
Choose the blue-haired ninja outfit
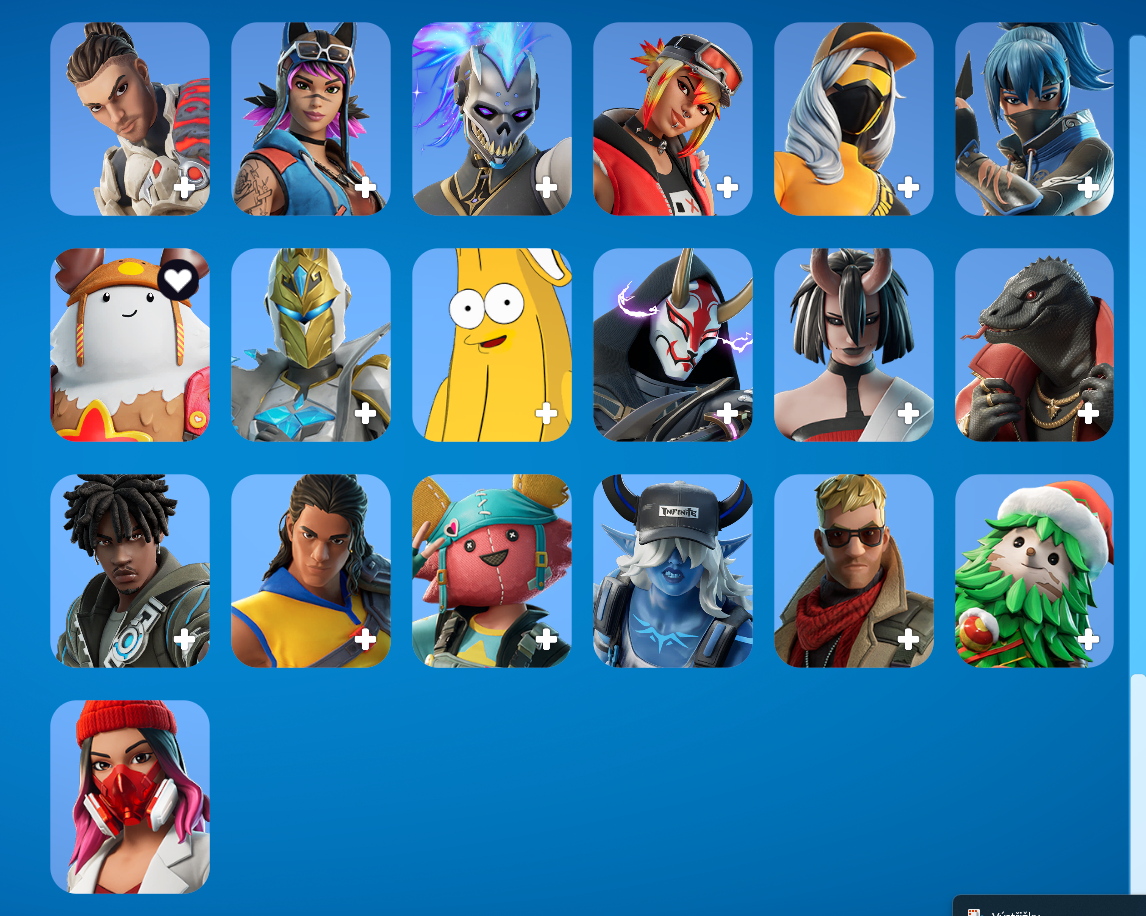(x=1034, y=118)
